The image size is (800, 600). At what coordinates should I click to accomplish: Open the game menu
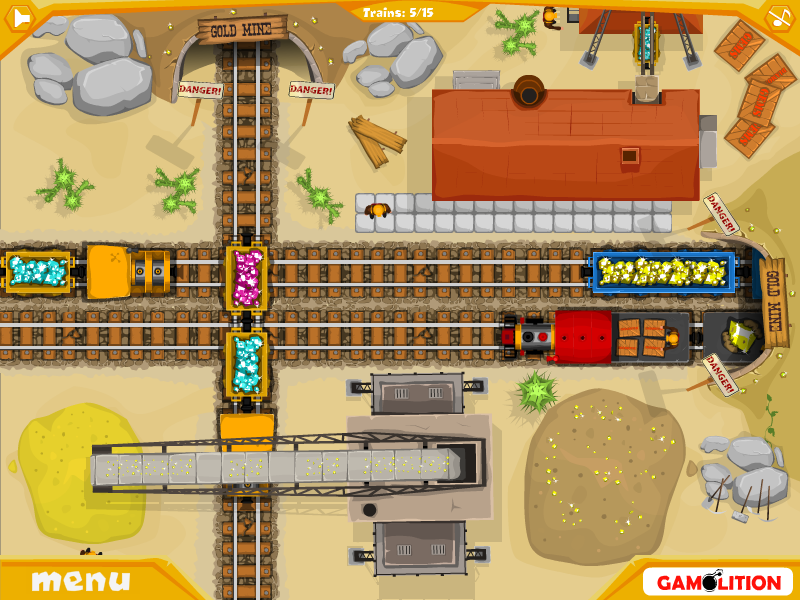80,580
